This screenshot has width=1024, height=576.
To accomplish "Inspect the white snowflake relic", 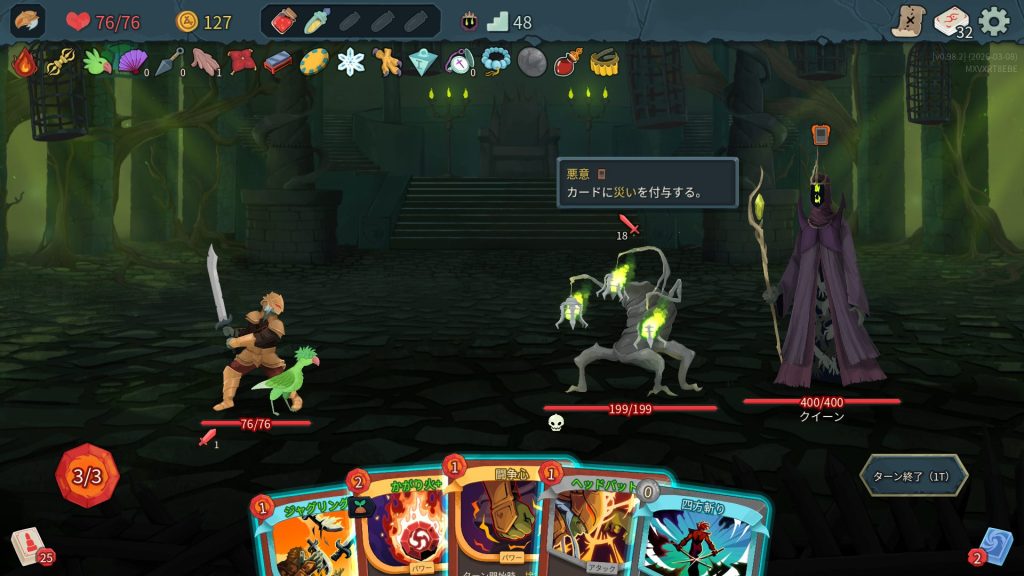I will tap(351, 62).
